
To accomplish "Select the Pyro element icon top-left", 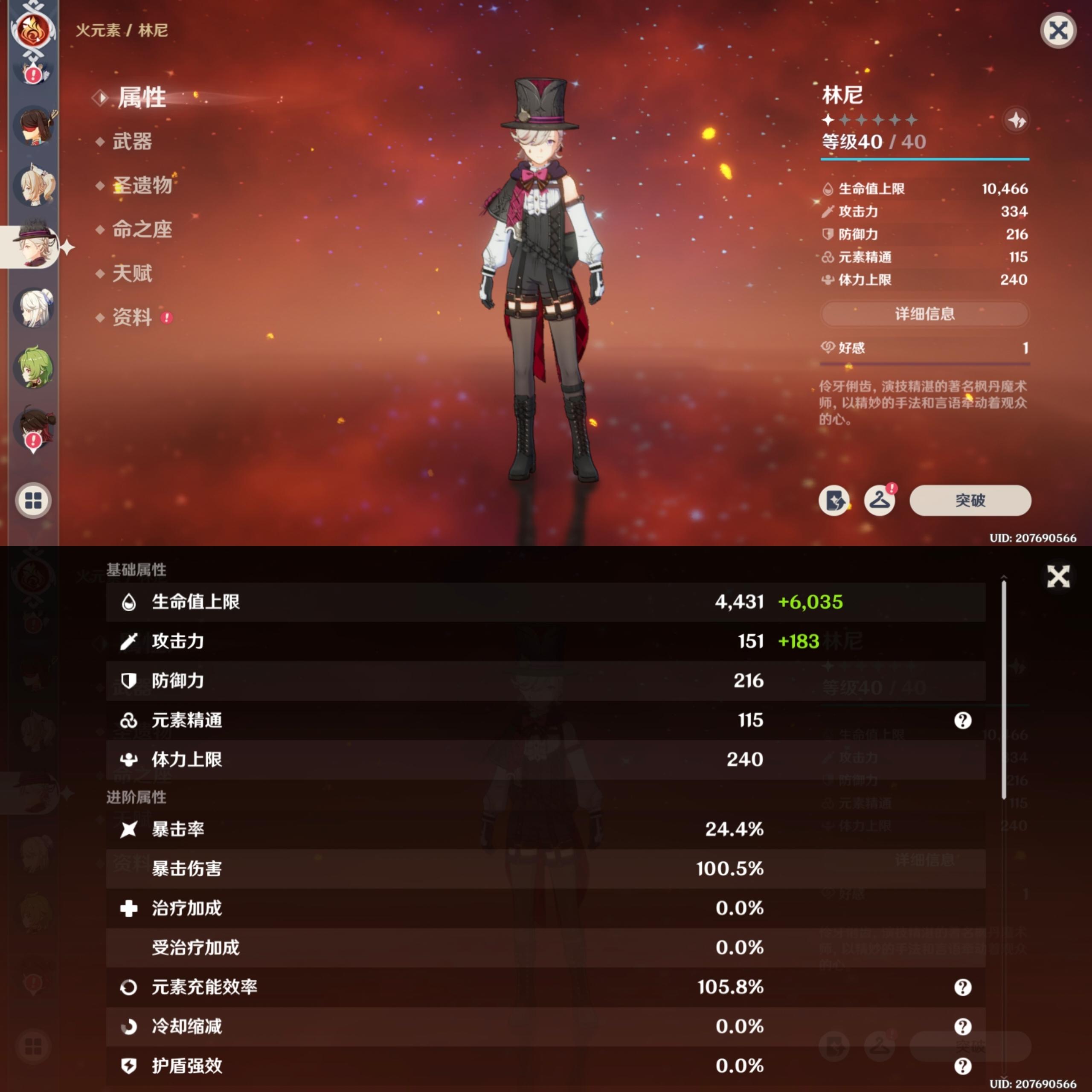I will click(32, 31).
